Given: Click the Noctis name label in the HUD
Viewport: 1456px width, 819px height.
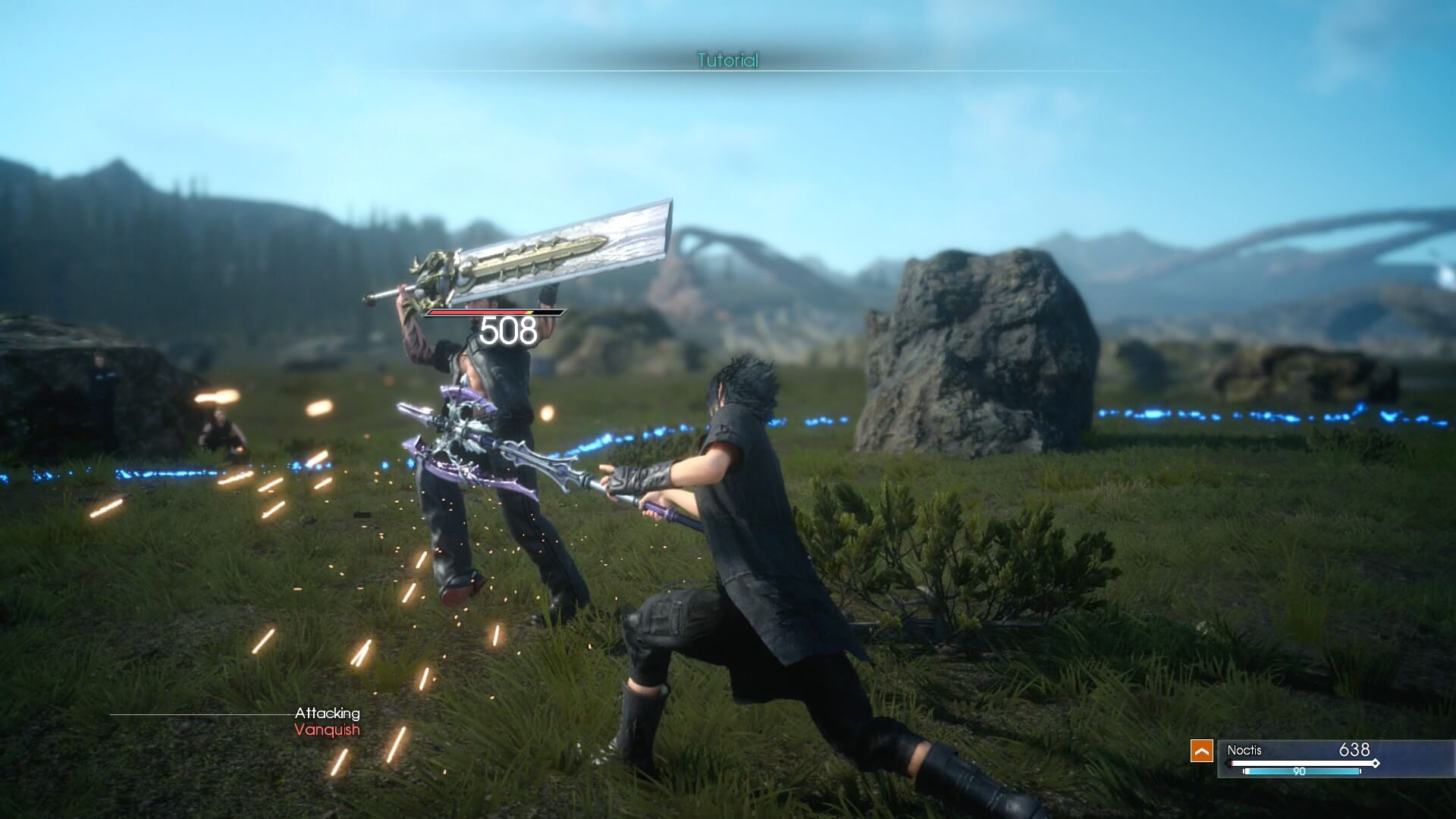Looking at the screenshot, I should (1245, 749).
